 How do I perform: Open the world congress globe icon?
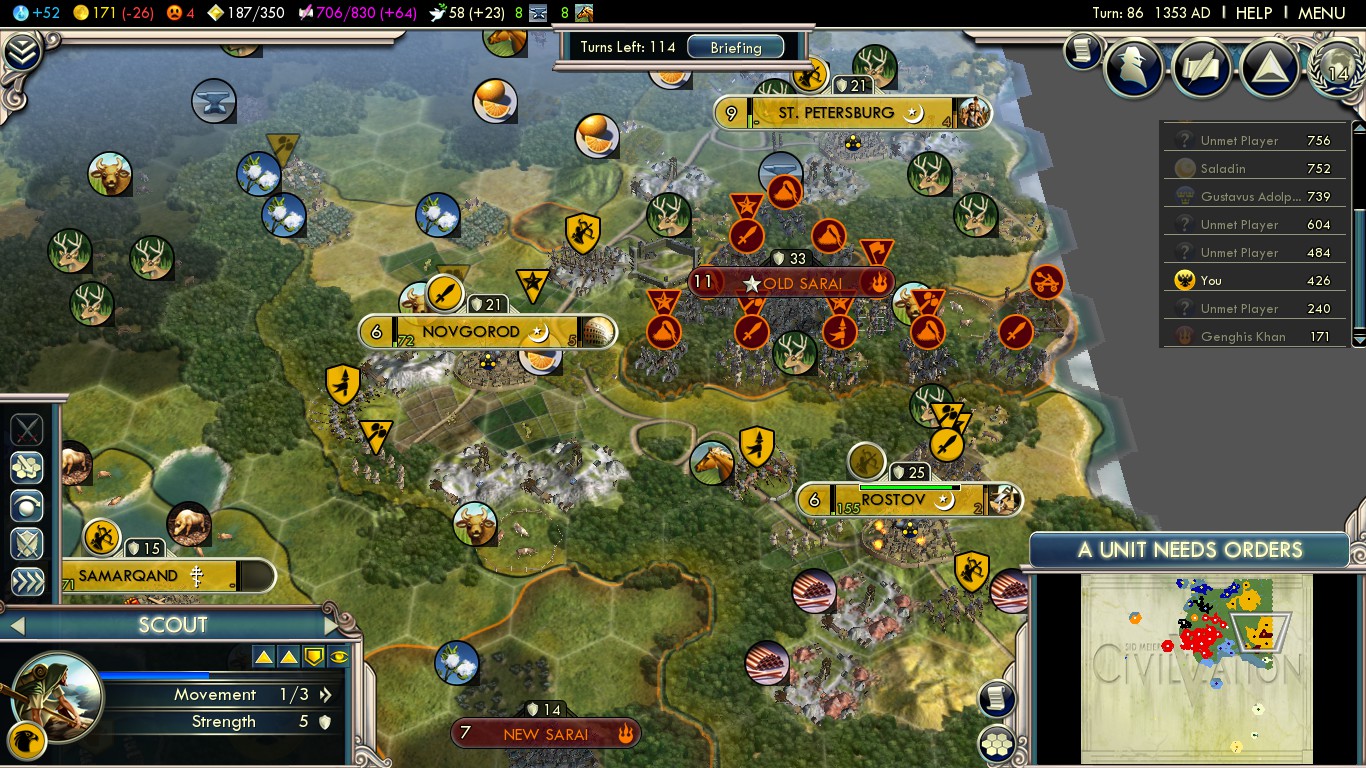tap(1337, 68)
